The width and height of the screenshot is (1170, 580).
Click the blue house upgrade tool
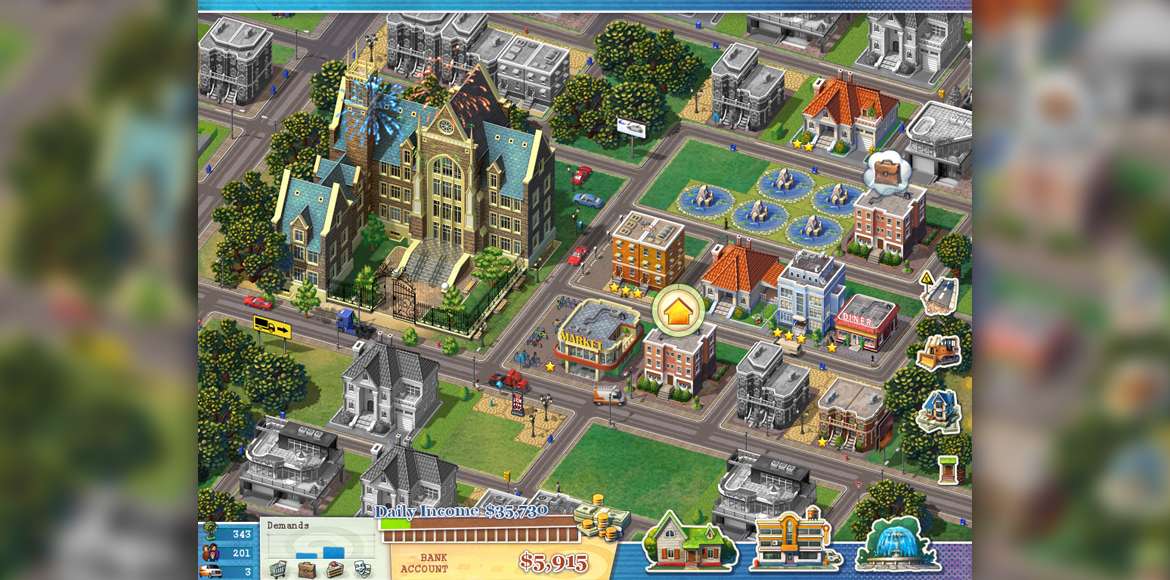940,411
